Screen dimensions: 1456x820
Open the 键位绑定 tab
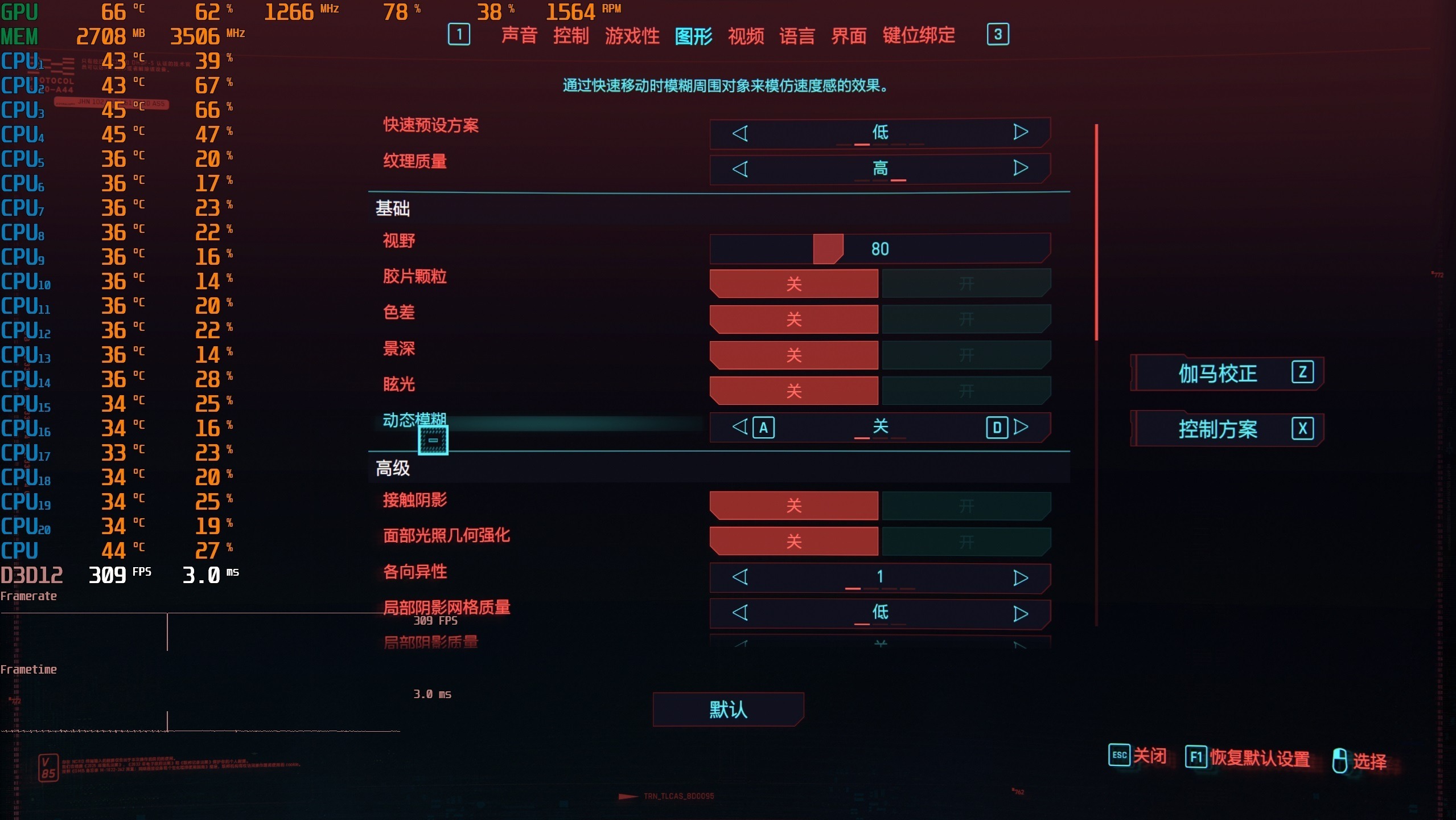[919, 35]
